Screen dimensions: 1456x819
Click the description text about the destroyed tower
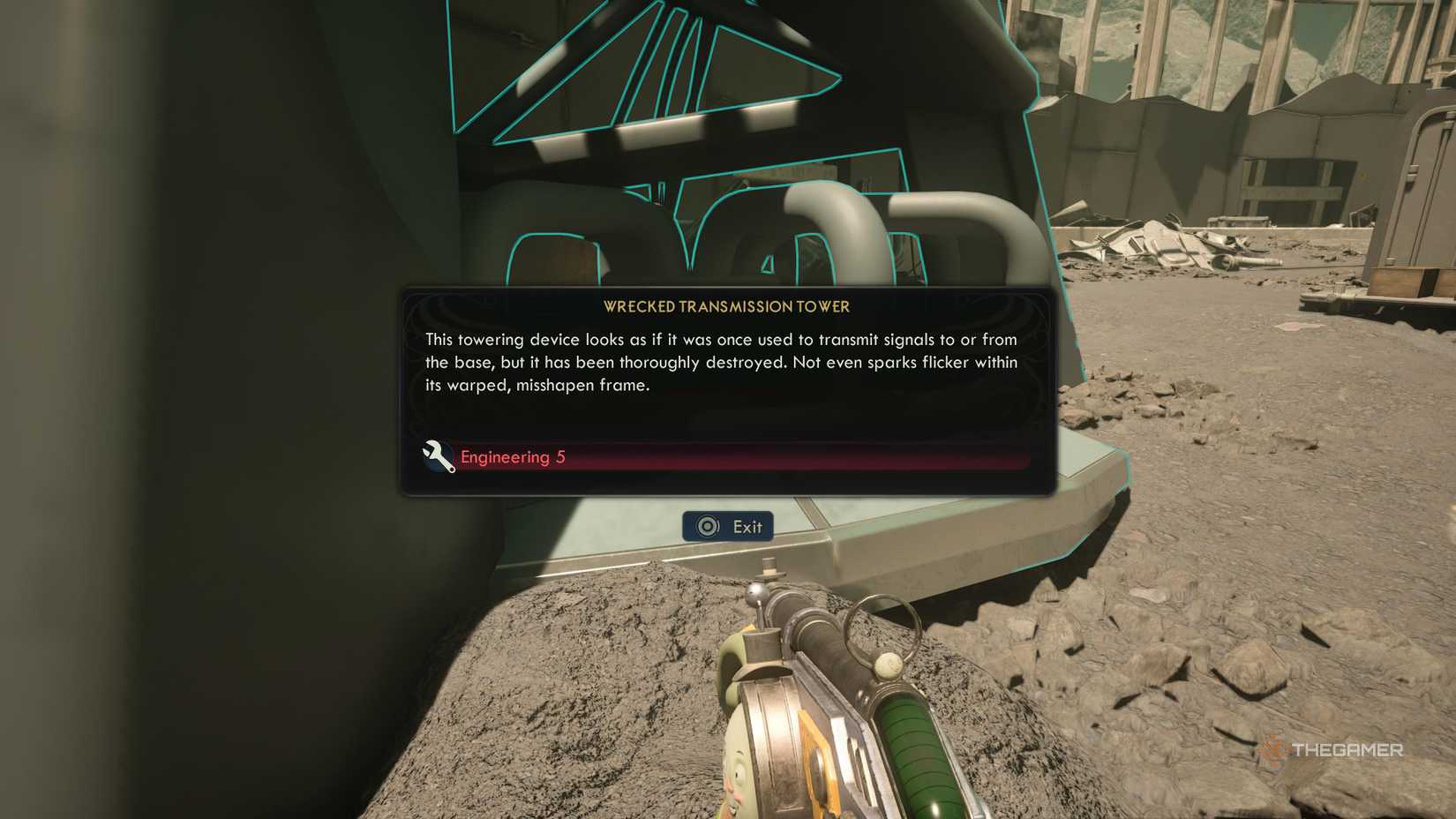tap(720, 362)
